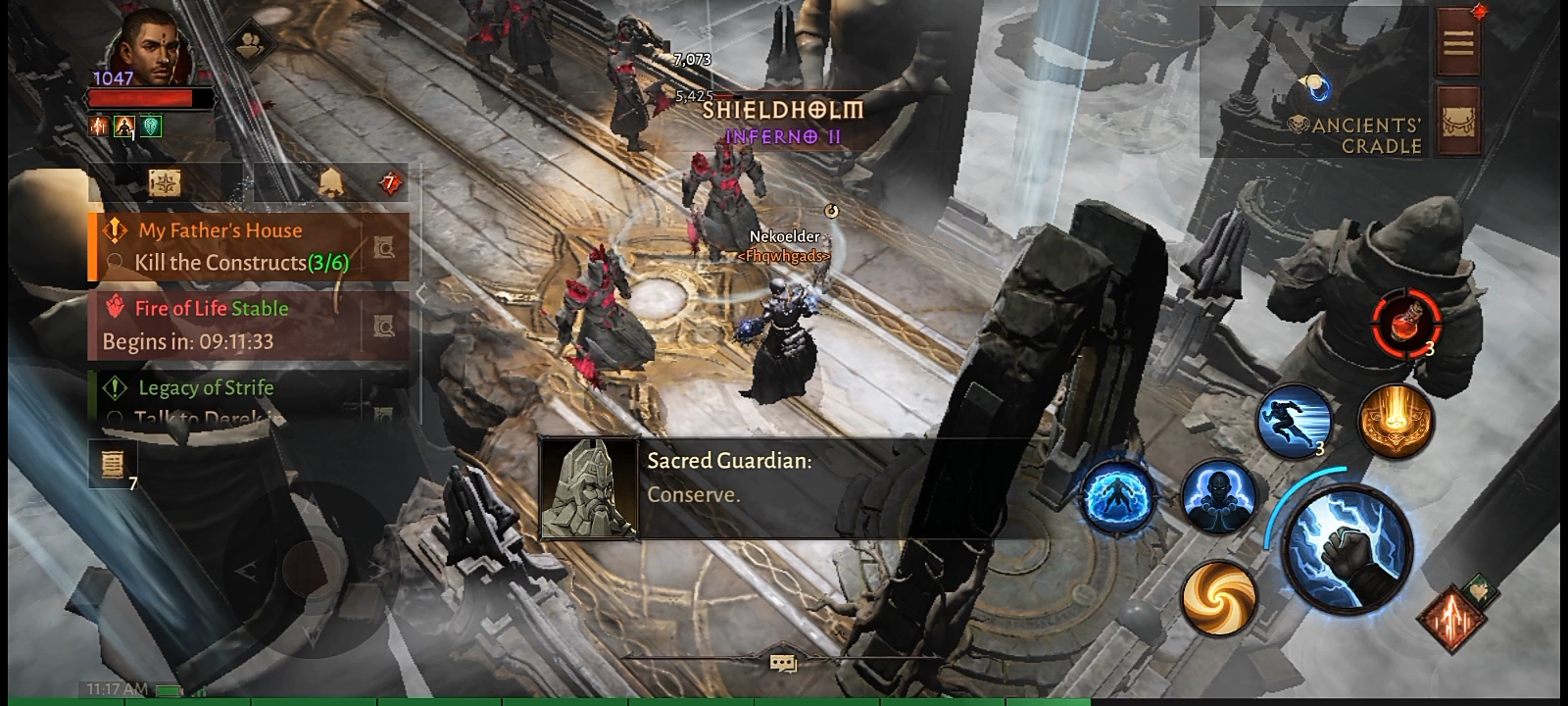Activate the golden pillar light skill
Image resolution: width=1568 pixels, height=706 pixels.
coord(1396,421)
